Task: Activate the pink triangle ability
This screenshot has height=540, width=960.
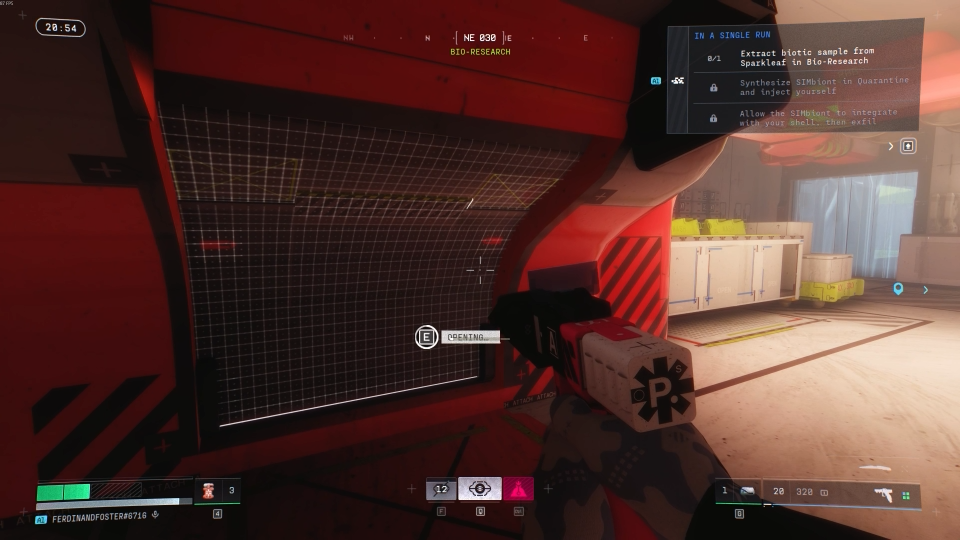Action: click(x=518, y=489)
